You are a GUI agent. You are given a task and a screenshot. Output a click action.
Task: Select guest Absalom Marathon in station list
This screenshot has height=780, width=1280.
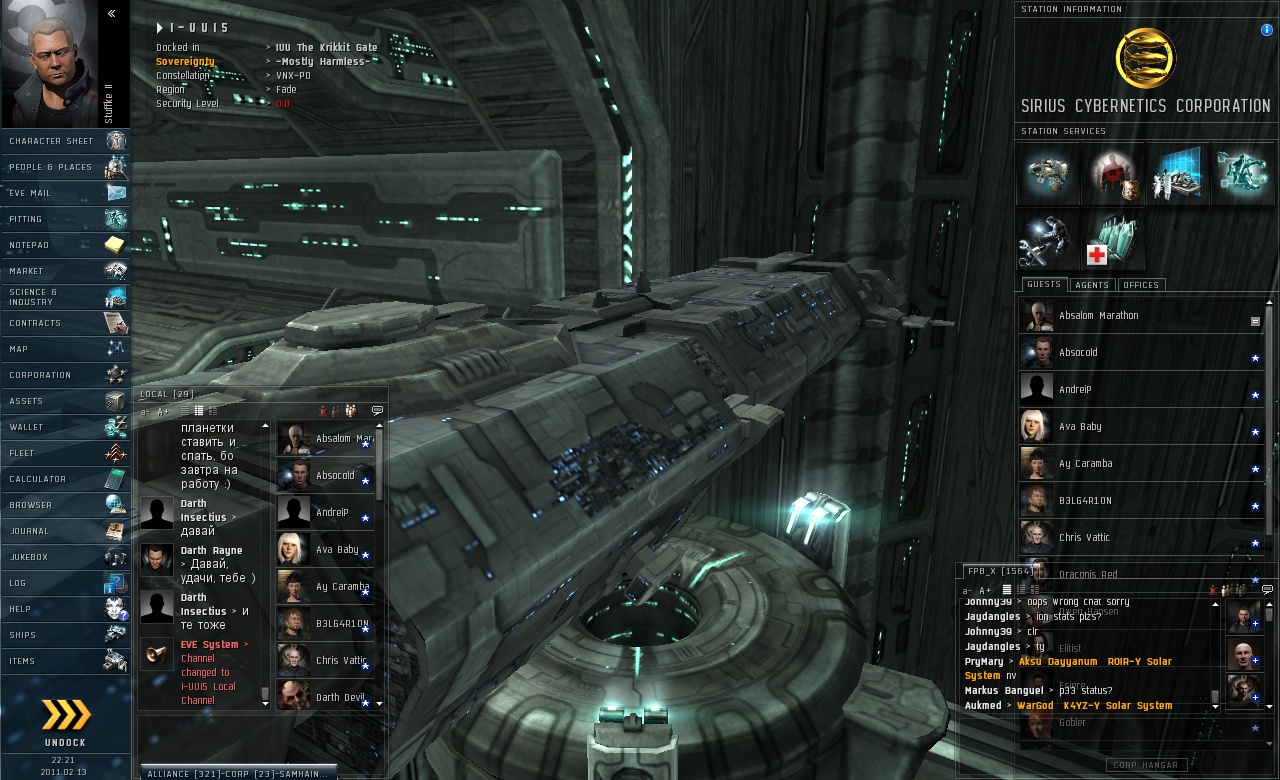pos(1098,316)
